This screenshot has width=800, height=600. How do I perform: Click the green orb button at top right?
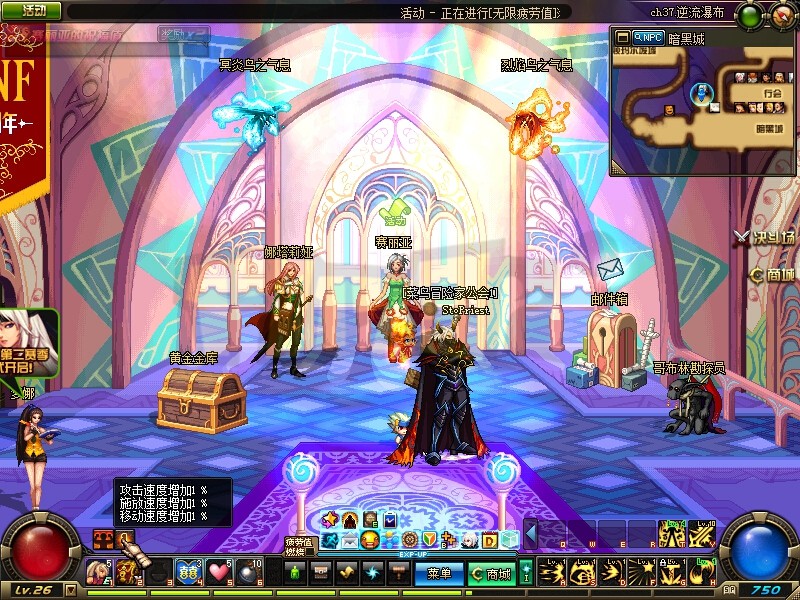748,15
